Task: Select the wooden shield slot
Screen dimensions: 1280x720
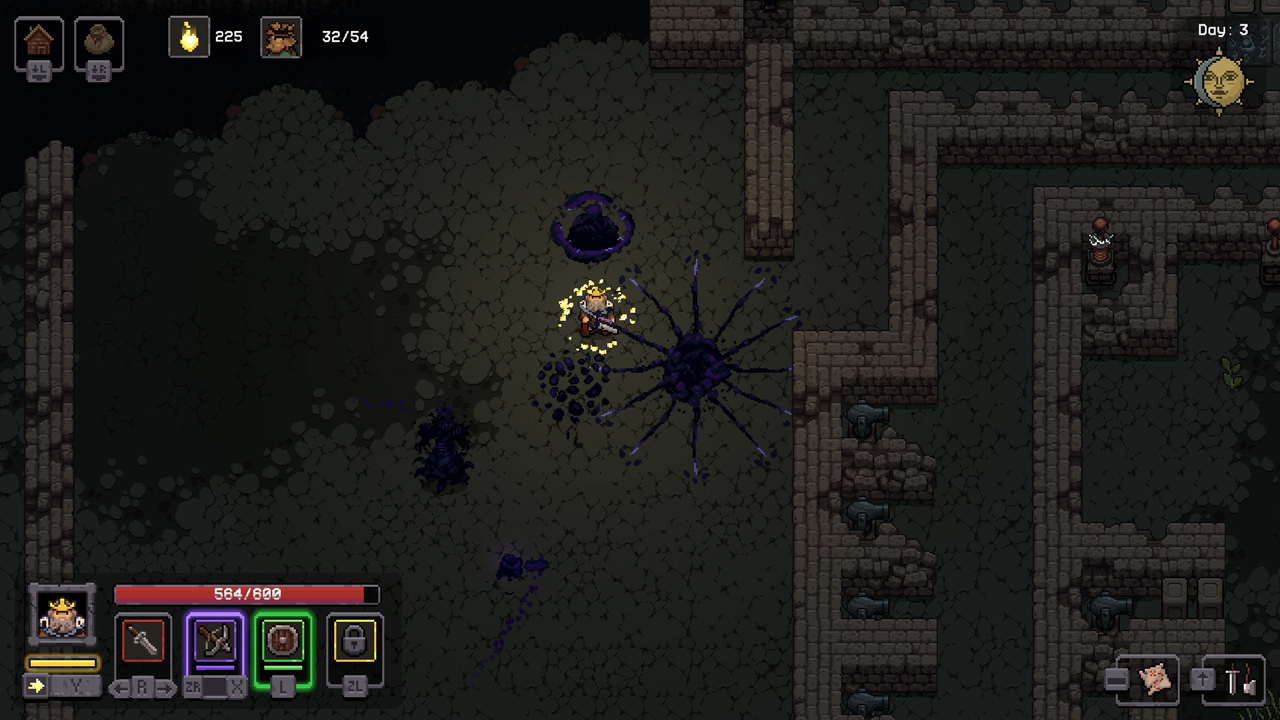Action: (283, 641)
